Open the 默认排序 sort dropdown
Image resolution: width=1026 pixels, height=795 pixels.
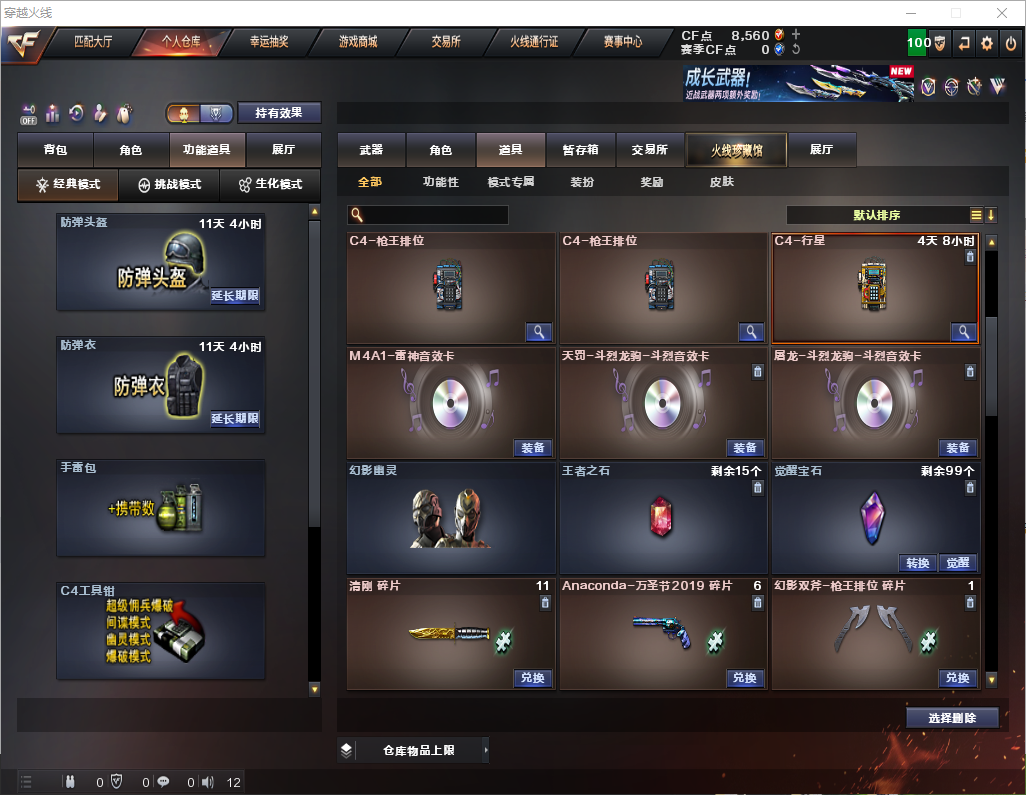(x=876, y=215)
